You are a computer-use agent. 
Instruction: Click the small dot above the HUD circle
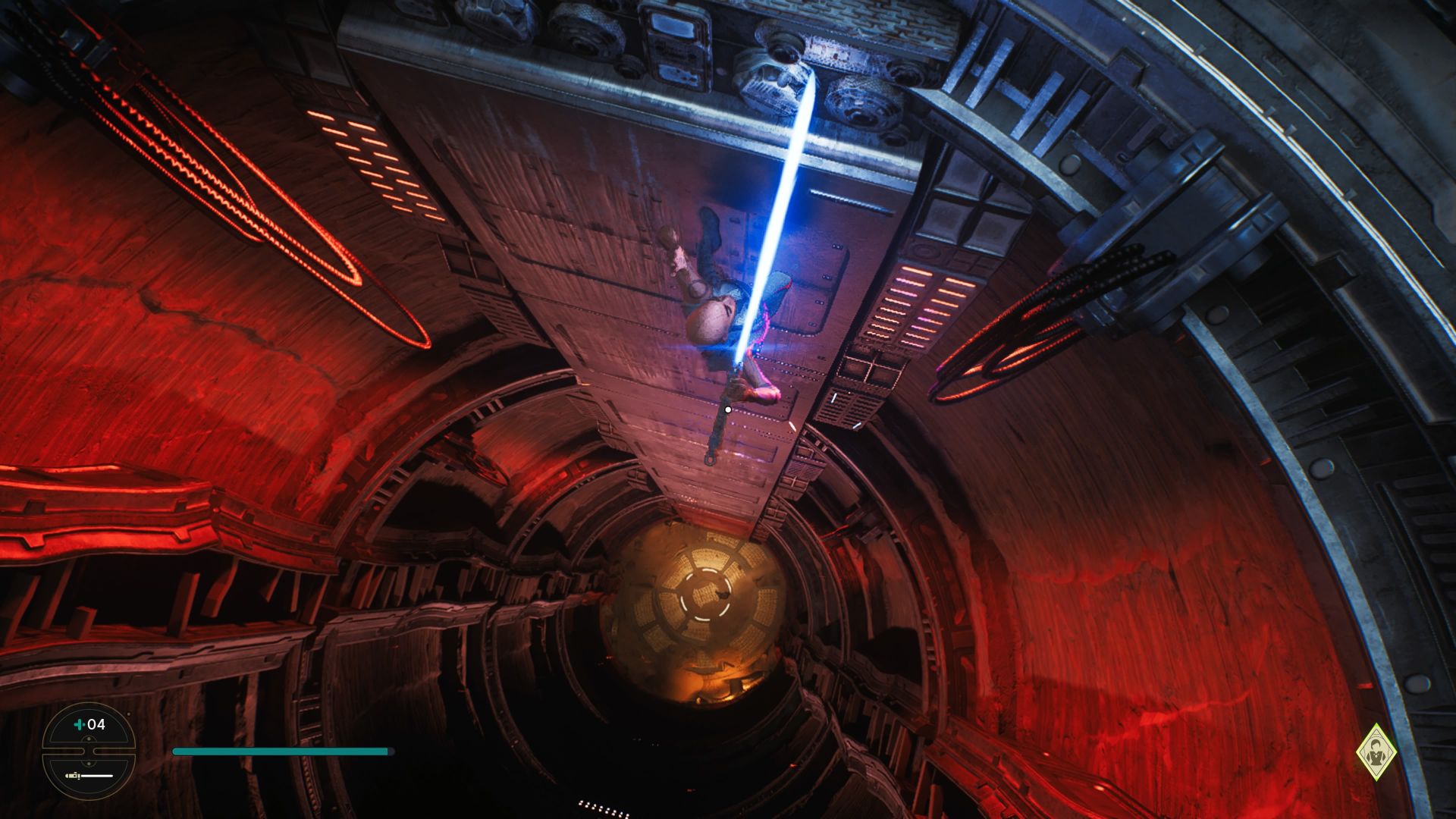tap(129, 714)
